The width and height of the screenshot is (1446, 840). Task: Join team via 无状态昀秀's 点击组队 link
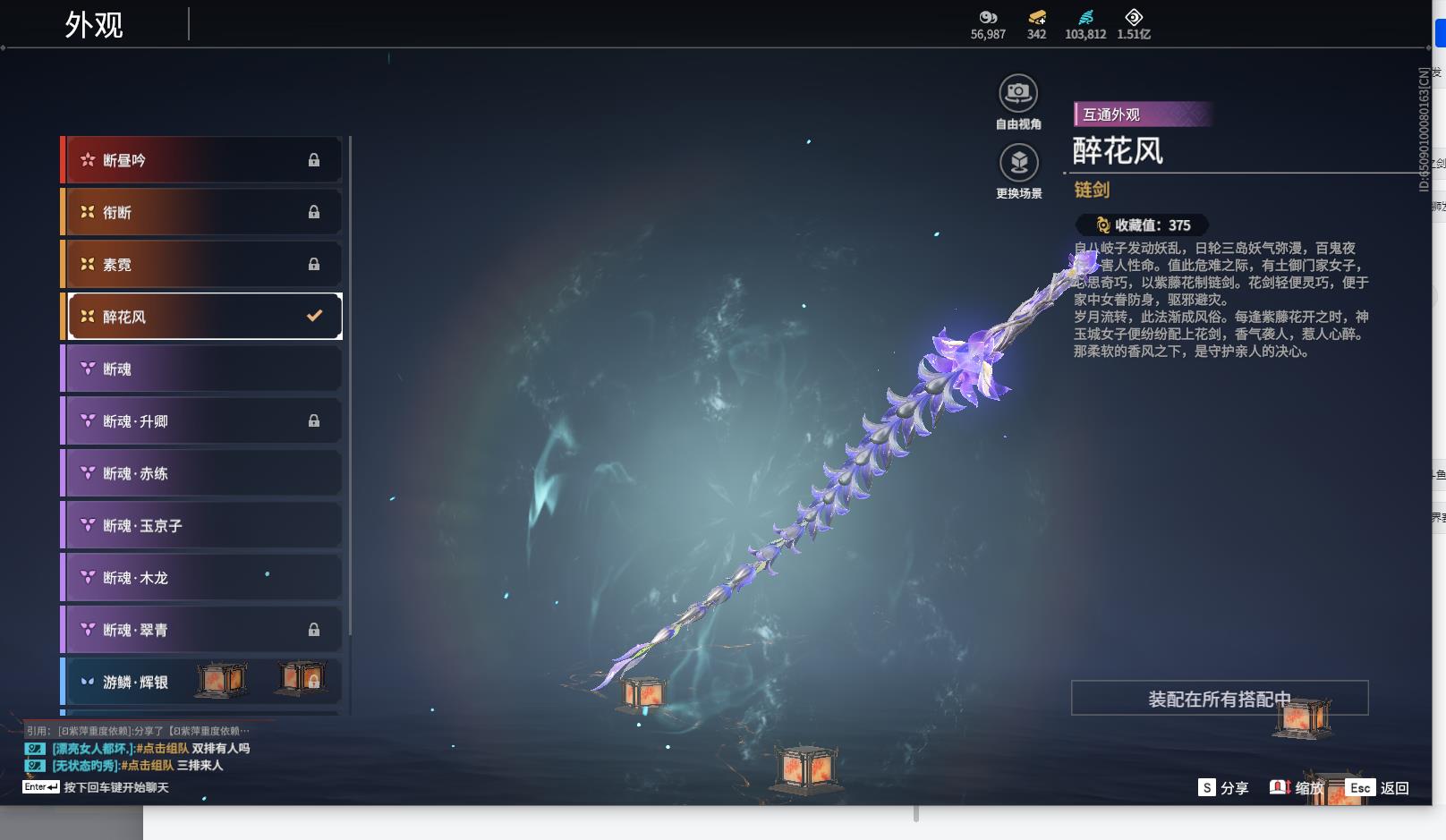pyautogui.click(x=148, y=766)
